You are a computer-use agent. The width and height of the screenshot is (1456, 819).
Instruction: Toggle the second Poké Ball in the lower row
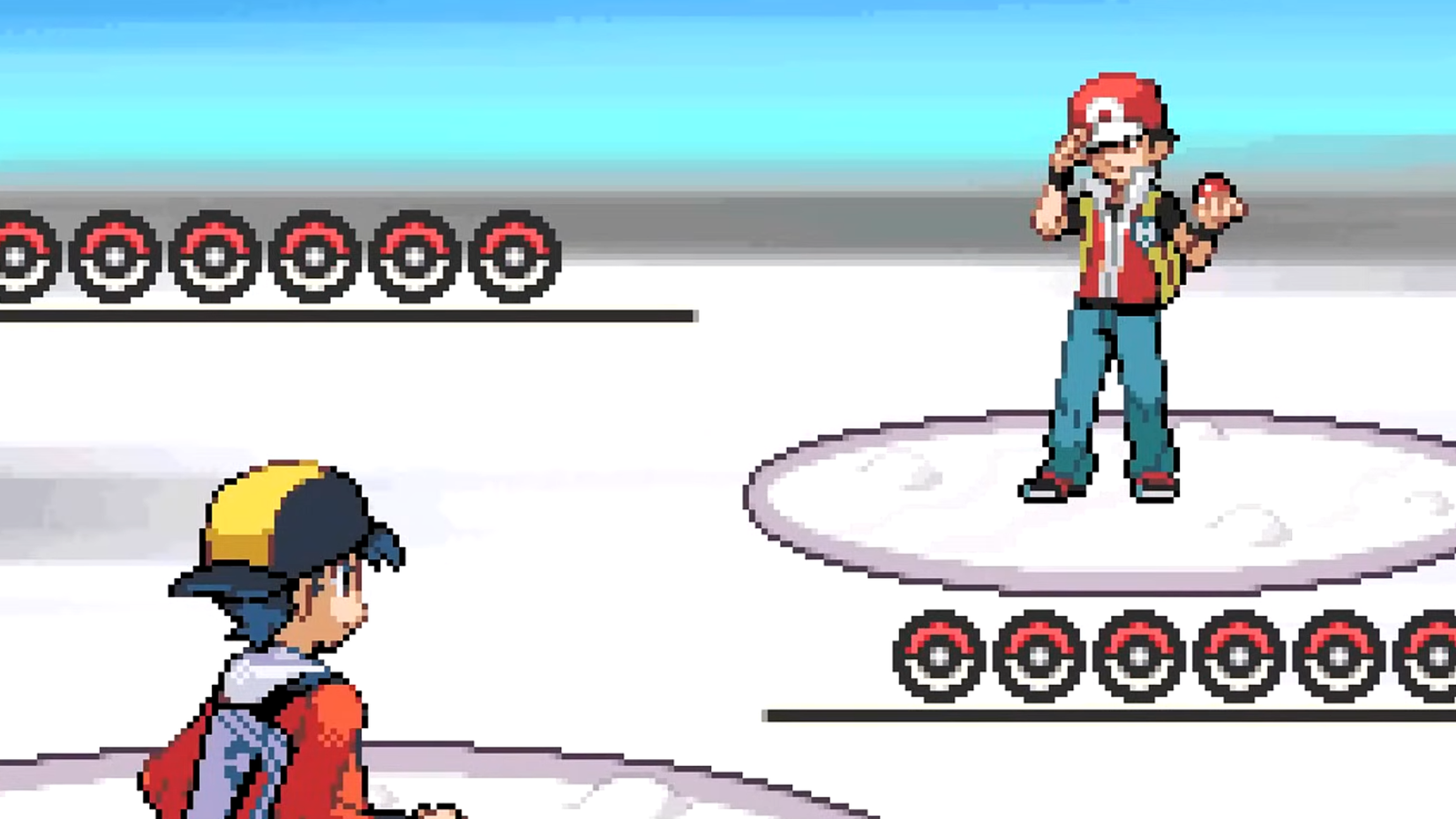tap(1039, 653)
